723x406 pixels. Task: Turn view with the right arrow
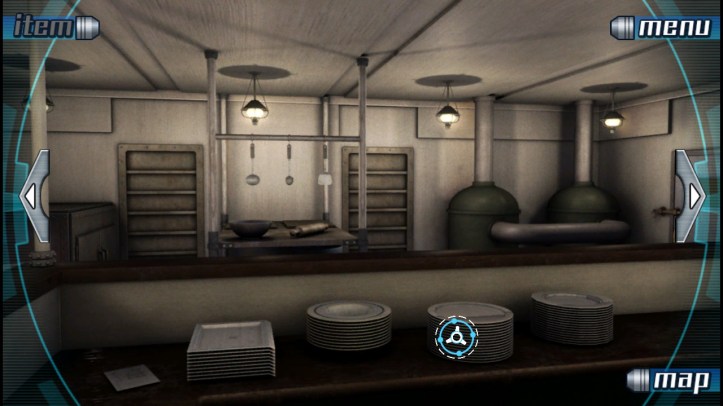click(692, 196)
